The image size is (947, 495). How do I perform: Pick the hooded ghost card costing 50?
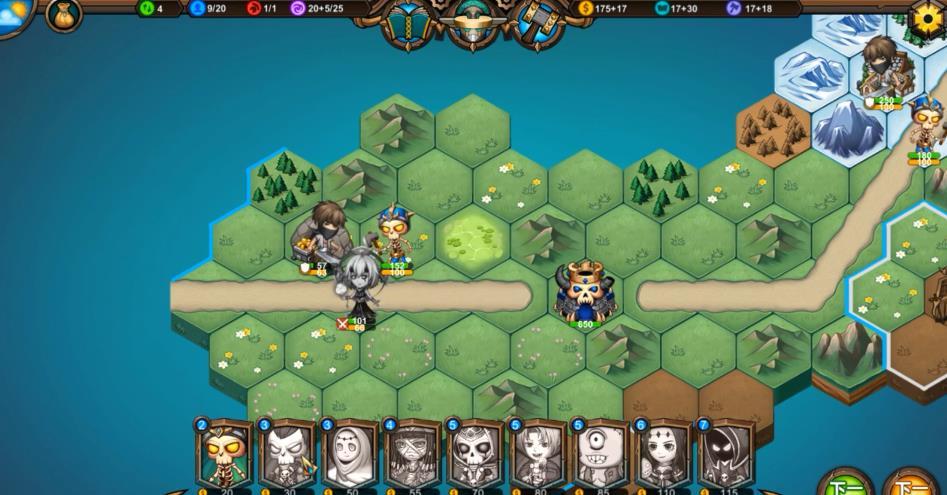350,455
